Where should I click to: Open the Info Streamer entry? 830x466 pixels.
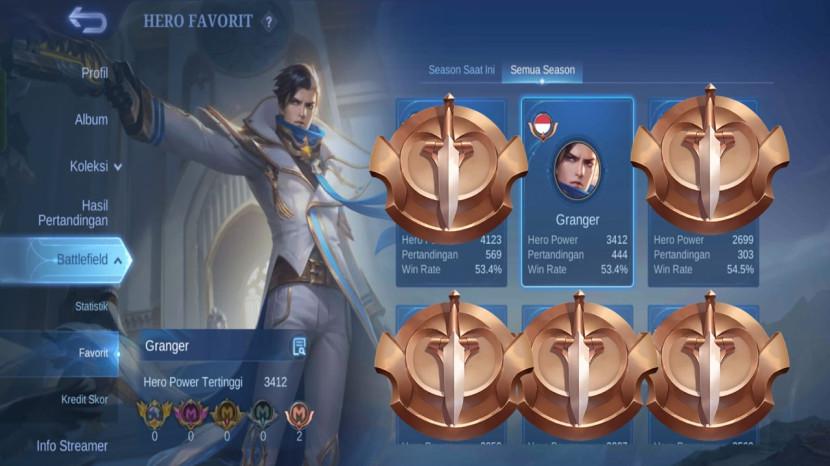coord(72,446)
